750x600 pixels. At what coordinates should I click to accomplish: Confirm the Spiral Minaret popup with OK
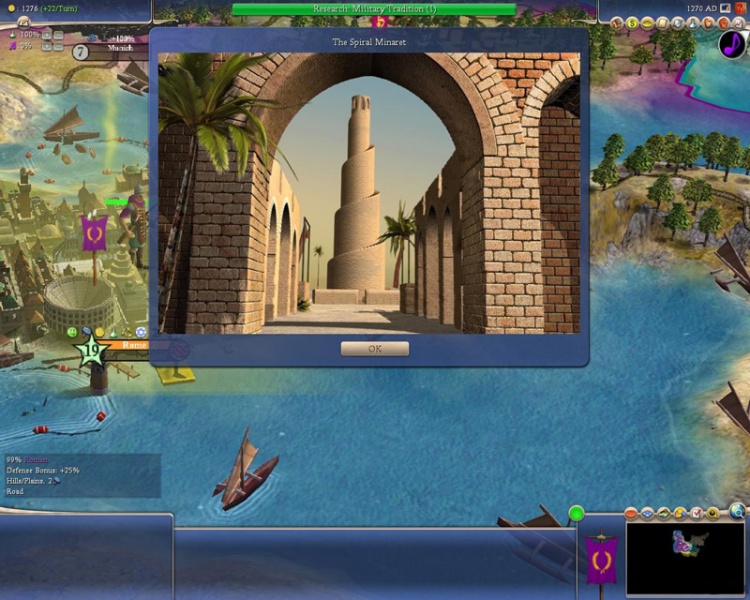click(x=375, y=349)
